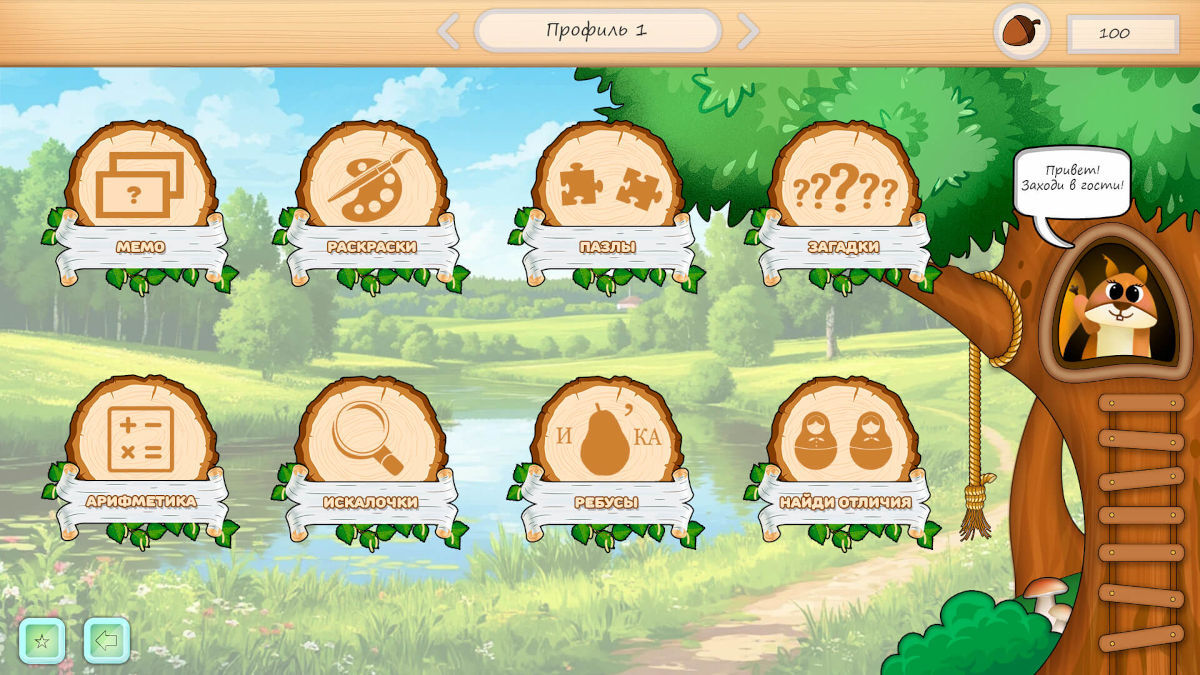Switch to the previous profile with left arrow
Screen dimensions: 1200x675
click(x=449, y=31)
